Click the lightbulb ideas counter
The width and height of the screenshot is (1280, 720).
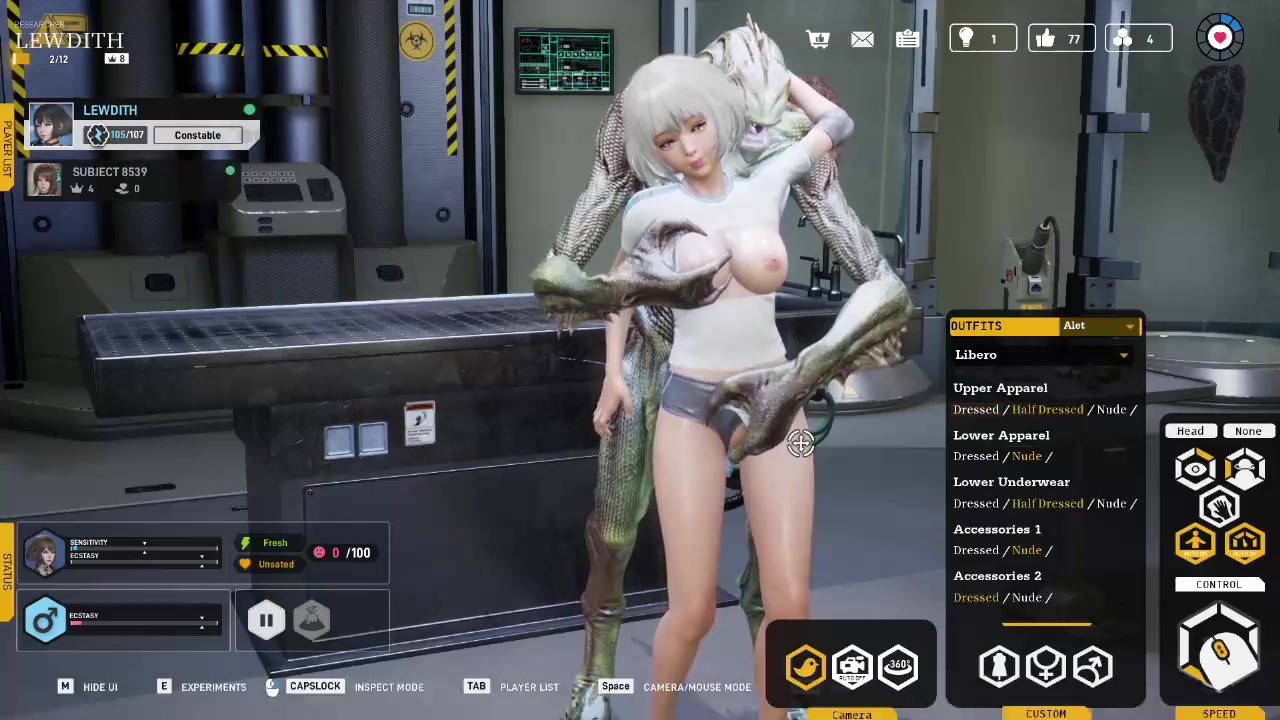coord(982,39)
